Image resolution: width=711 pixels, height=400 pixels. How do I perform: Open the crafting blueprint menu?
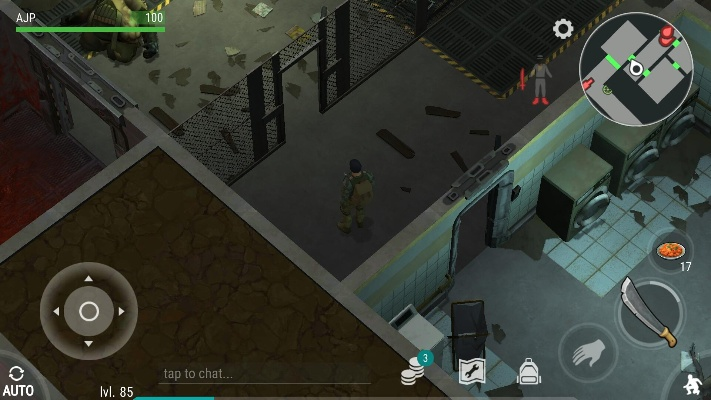tap(471, 372)
